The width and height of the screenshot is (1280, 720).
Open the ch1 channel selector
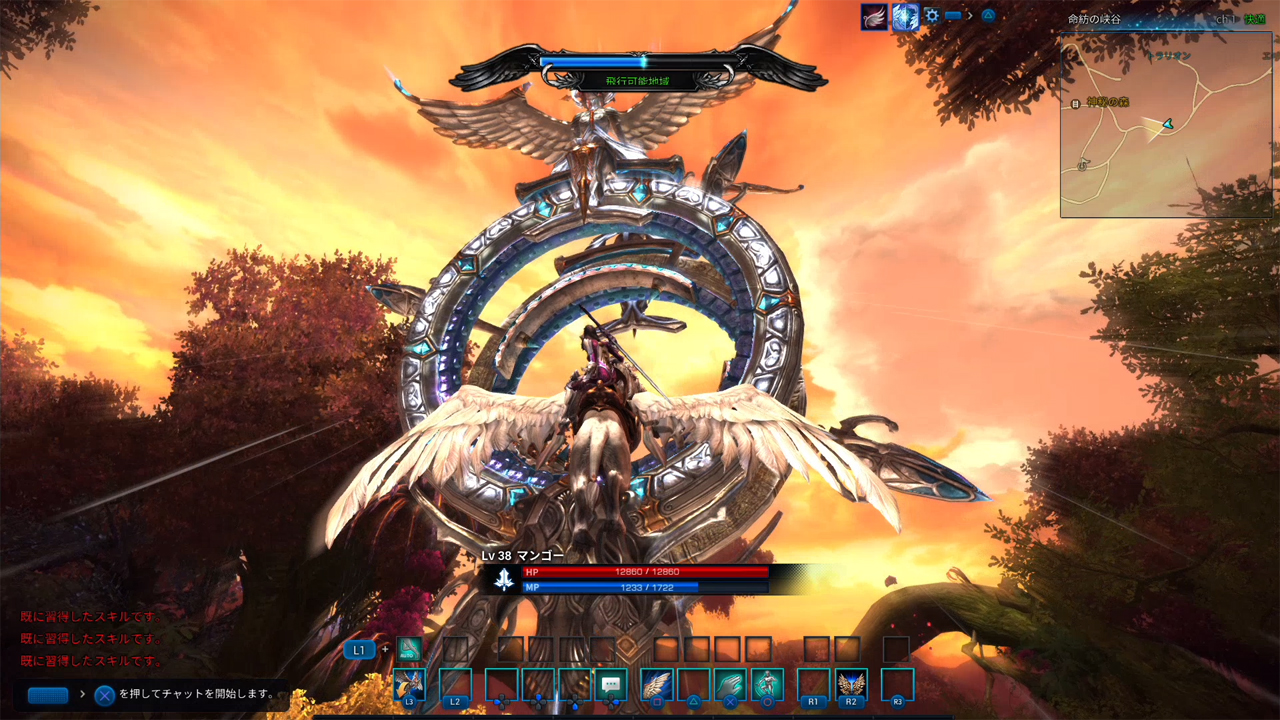(x=1226, y=19)
